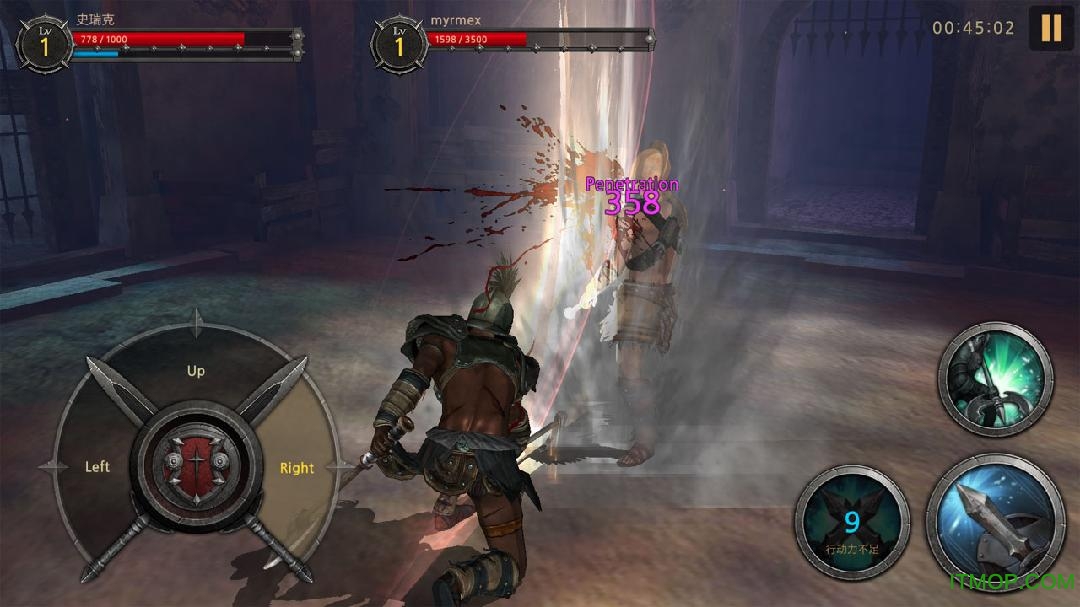1080x607 pixels.
Task: Choose the Left attack direction
Action: click(x=97, y=467)
